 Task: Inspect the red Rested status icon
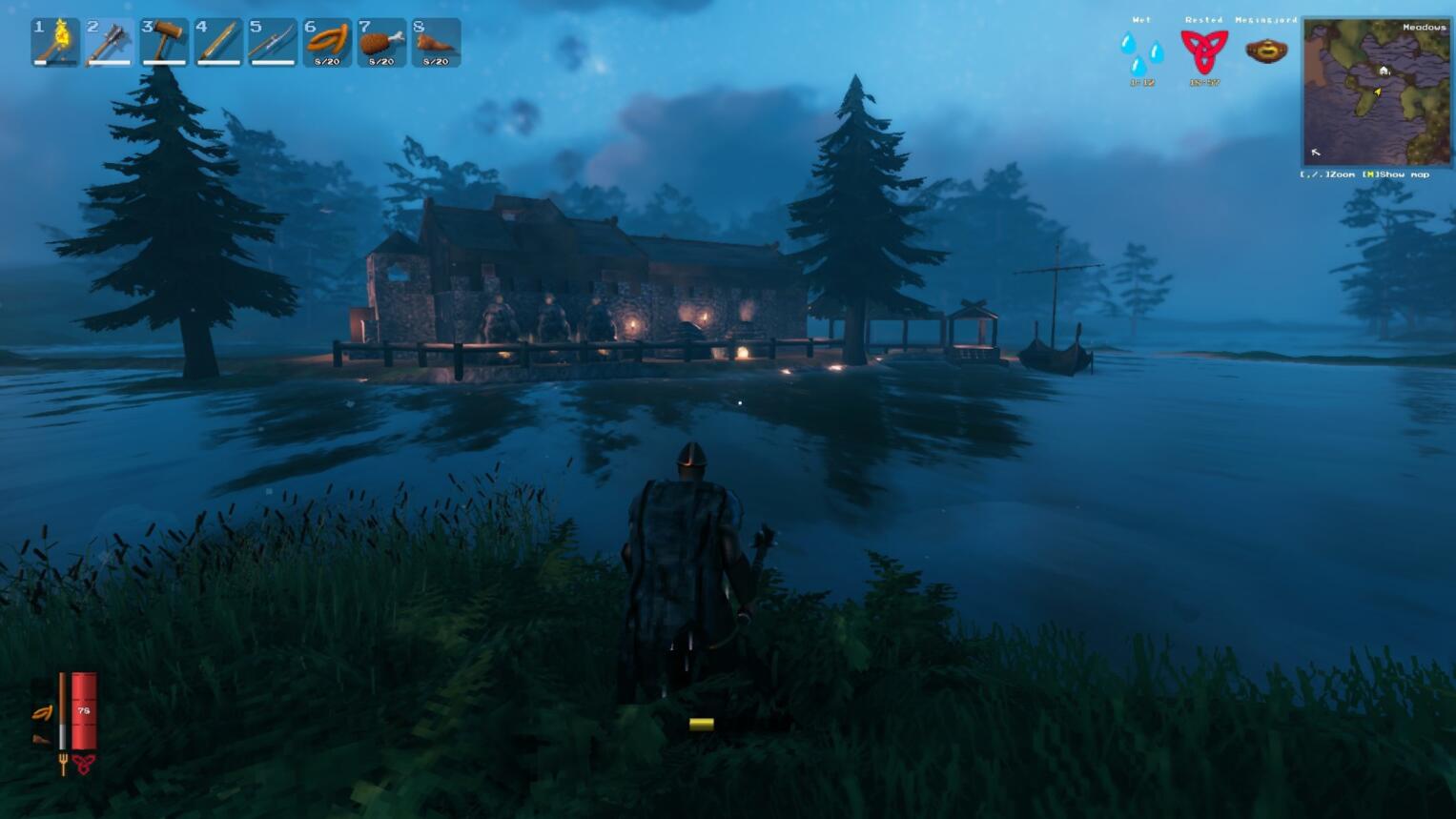[x=1203, y=51]
